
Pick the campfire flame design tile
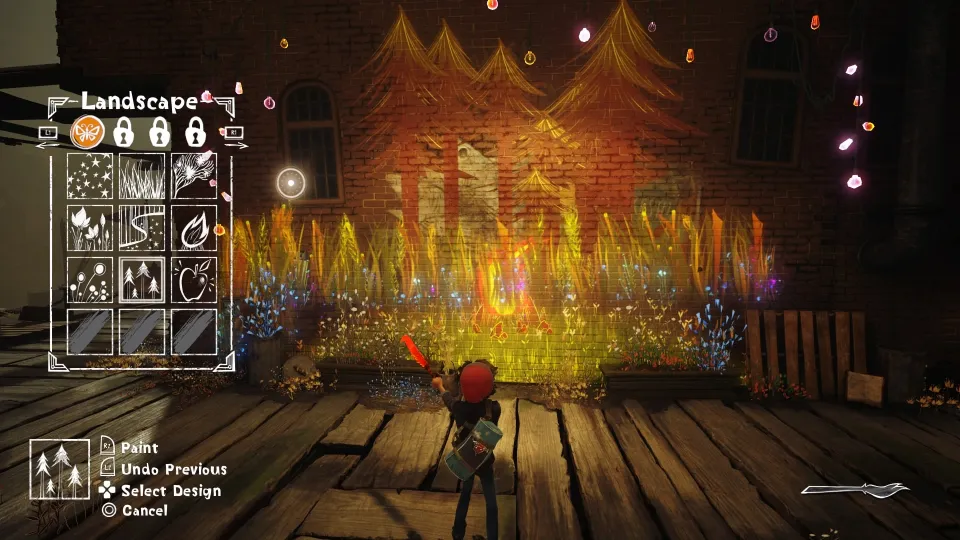coord(194,227)
